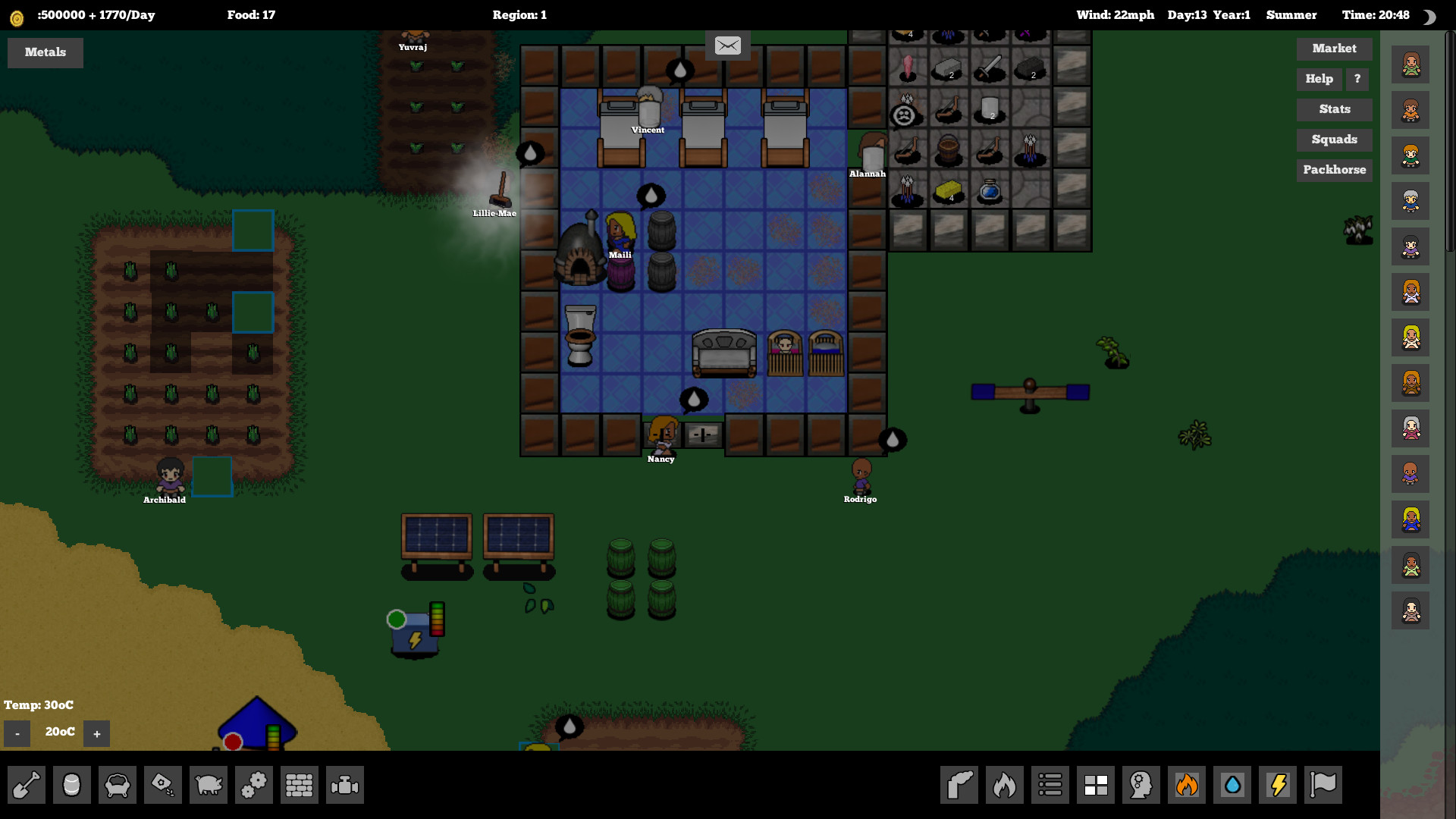This screenshot has height=819, width=1456.
Task: Open the Squads panel
Action: point(1334,140)
